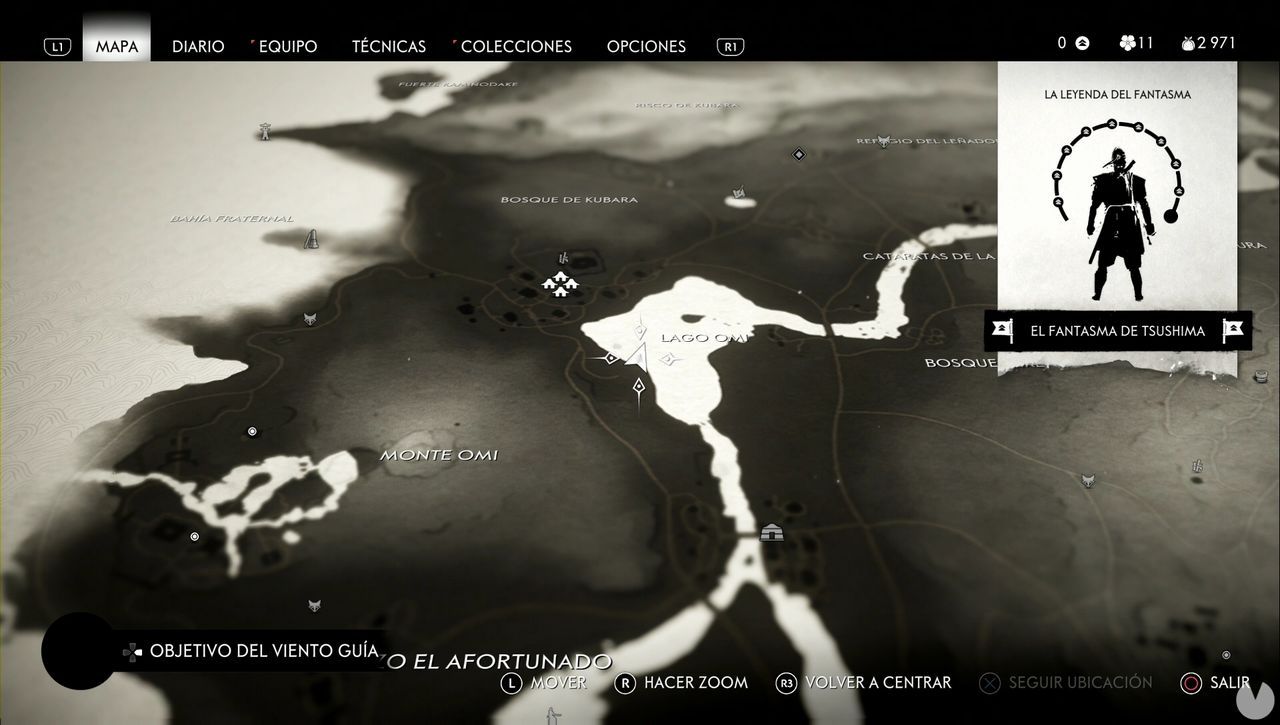
Task: Click the diamond marker near Refugio del Leñador
Action: pyautogui.click(x=798, y=154)
